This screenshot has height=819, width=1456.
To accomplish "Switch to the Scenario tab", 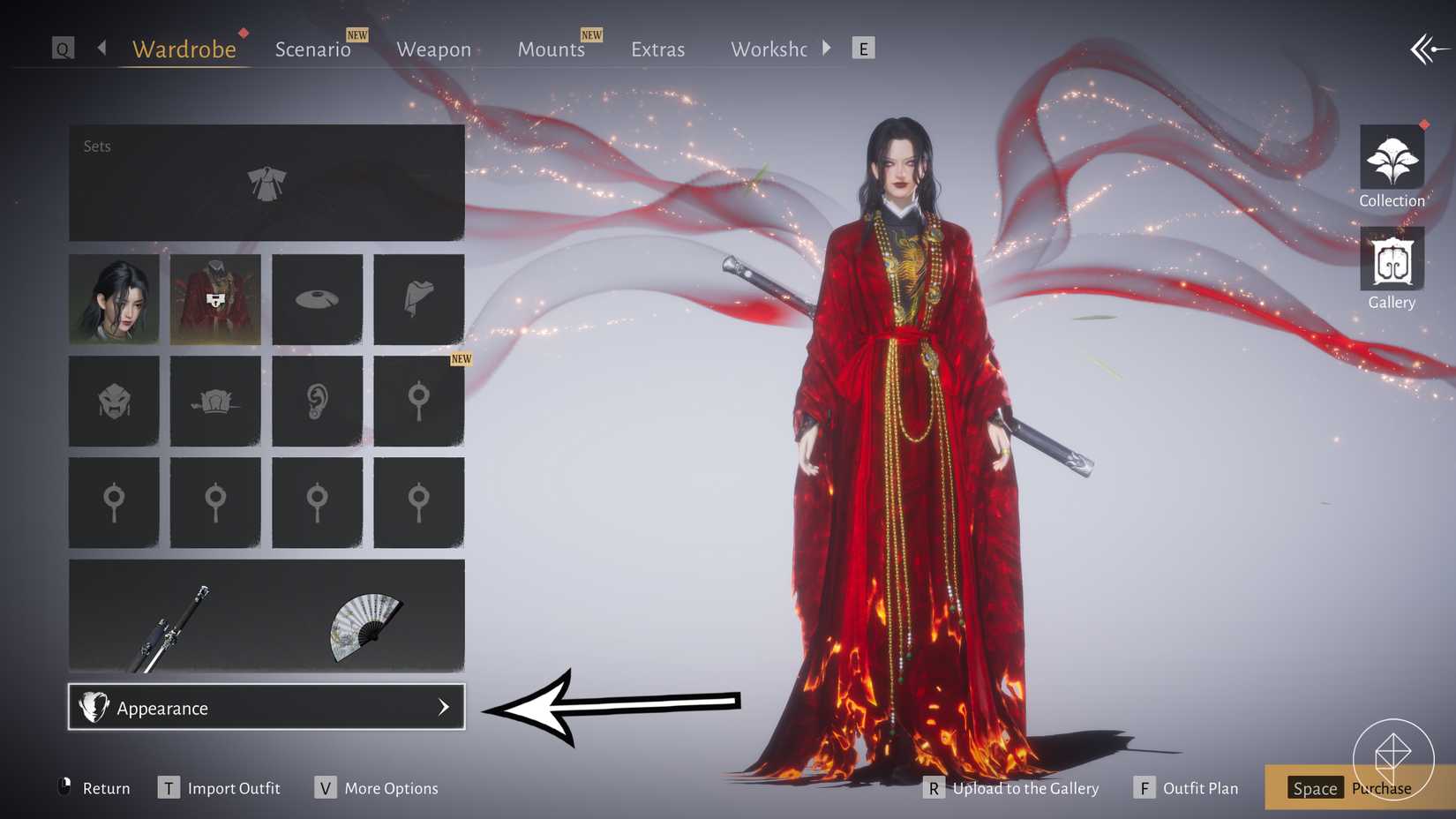I will coord(312,49).
